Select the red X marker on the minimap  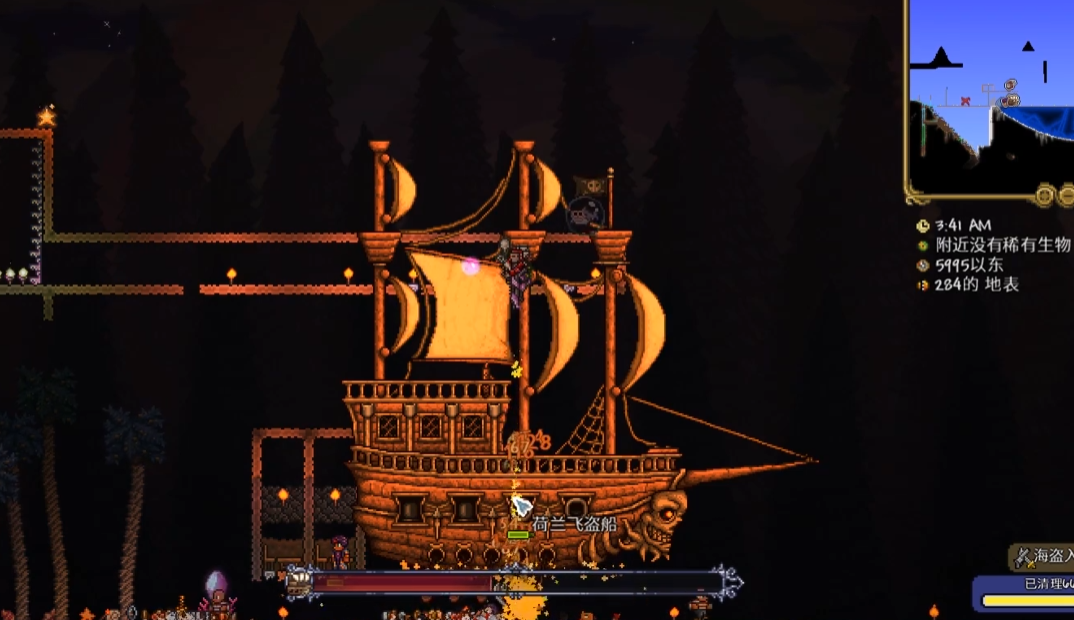(x=965, y=101)
